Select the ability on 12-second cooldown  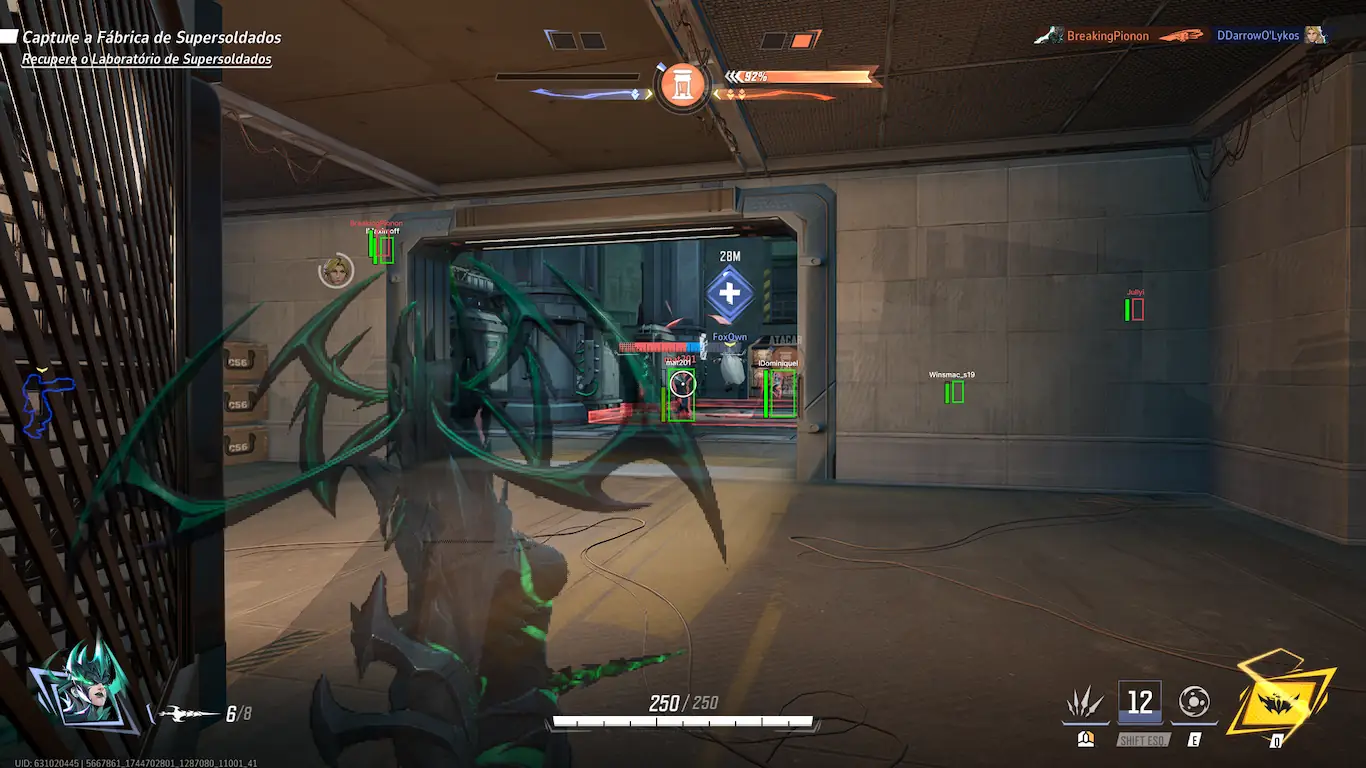pos(1140,702)
